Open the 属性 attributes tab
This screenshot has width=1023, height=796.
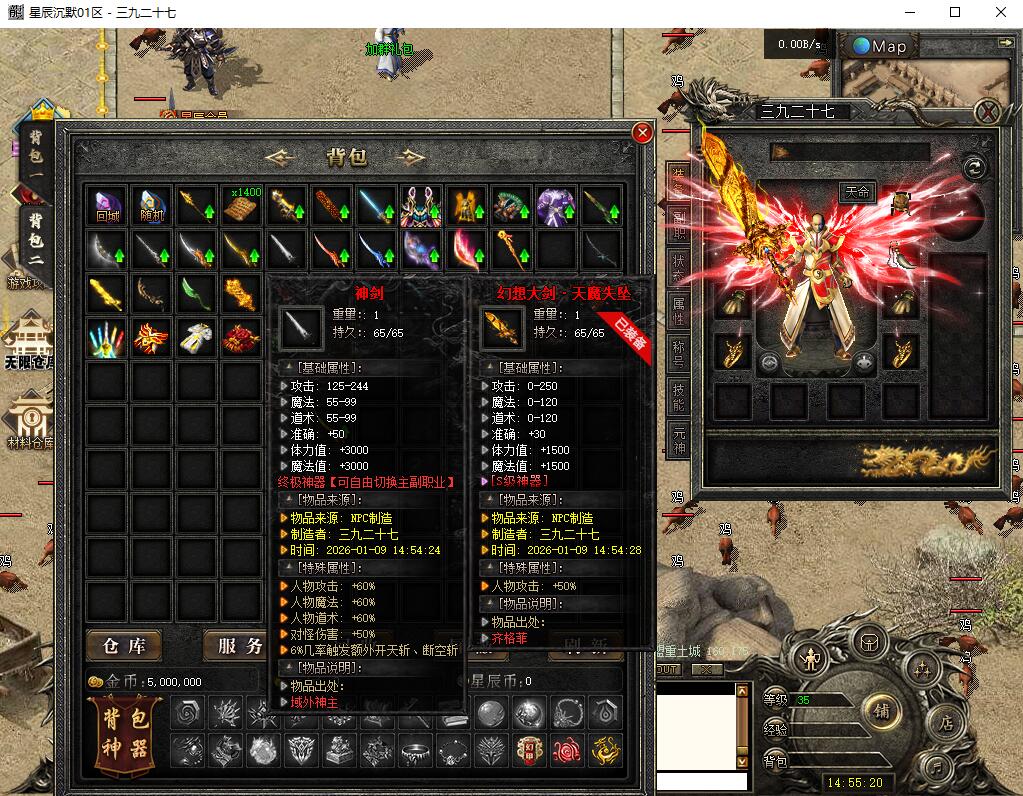[x=679, y=311]
